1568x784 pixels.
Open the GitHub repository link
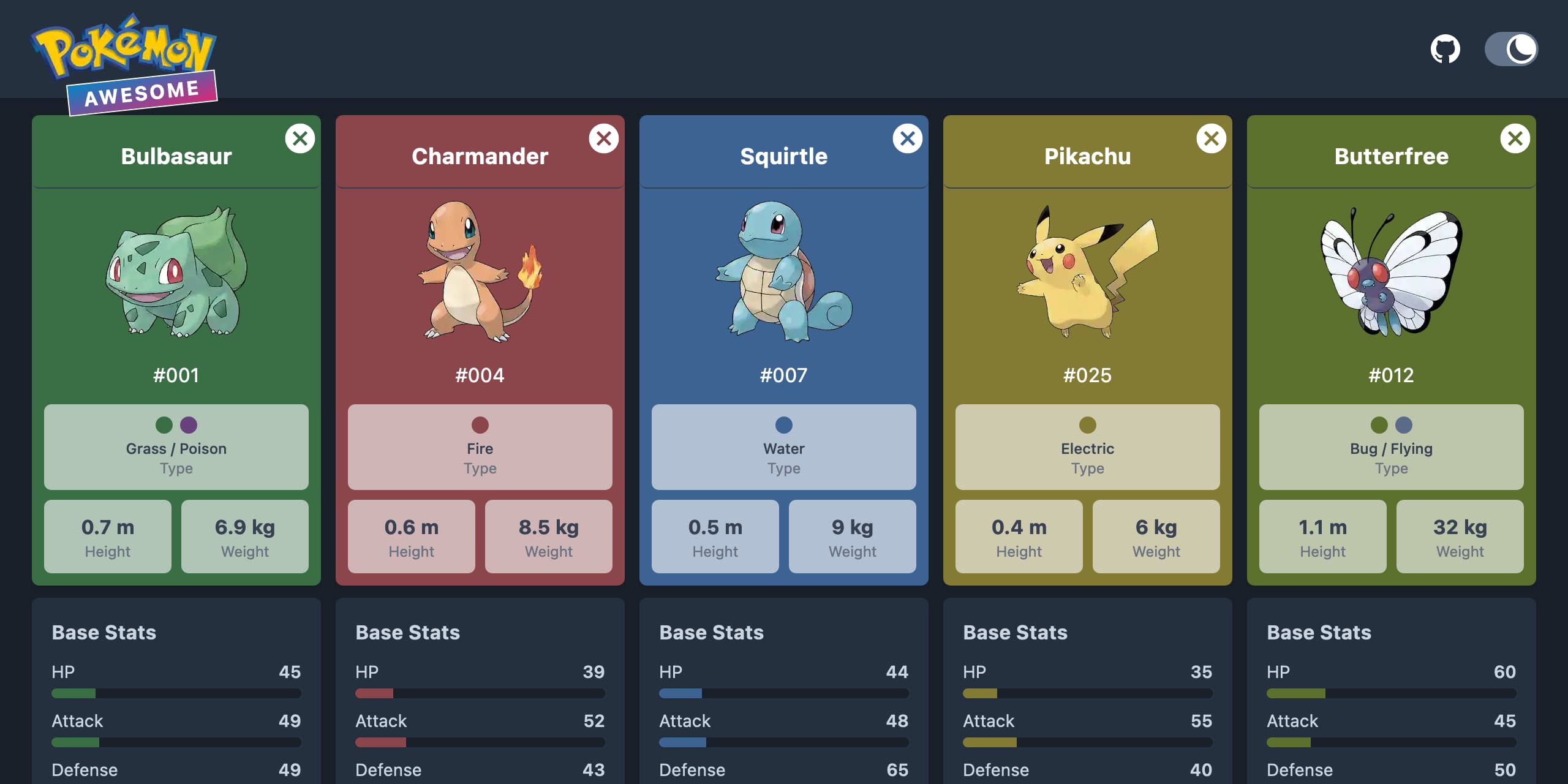coord(1447,48)
